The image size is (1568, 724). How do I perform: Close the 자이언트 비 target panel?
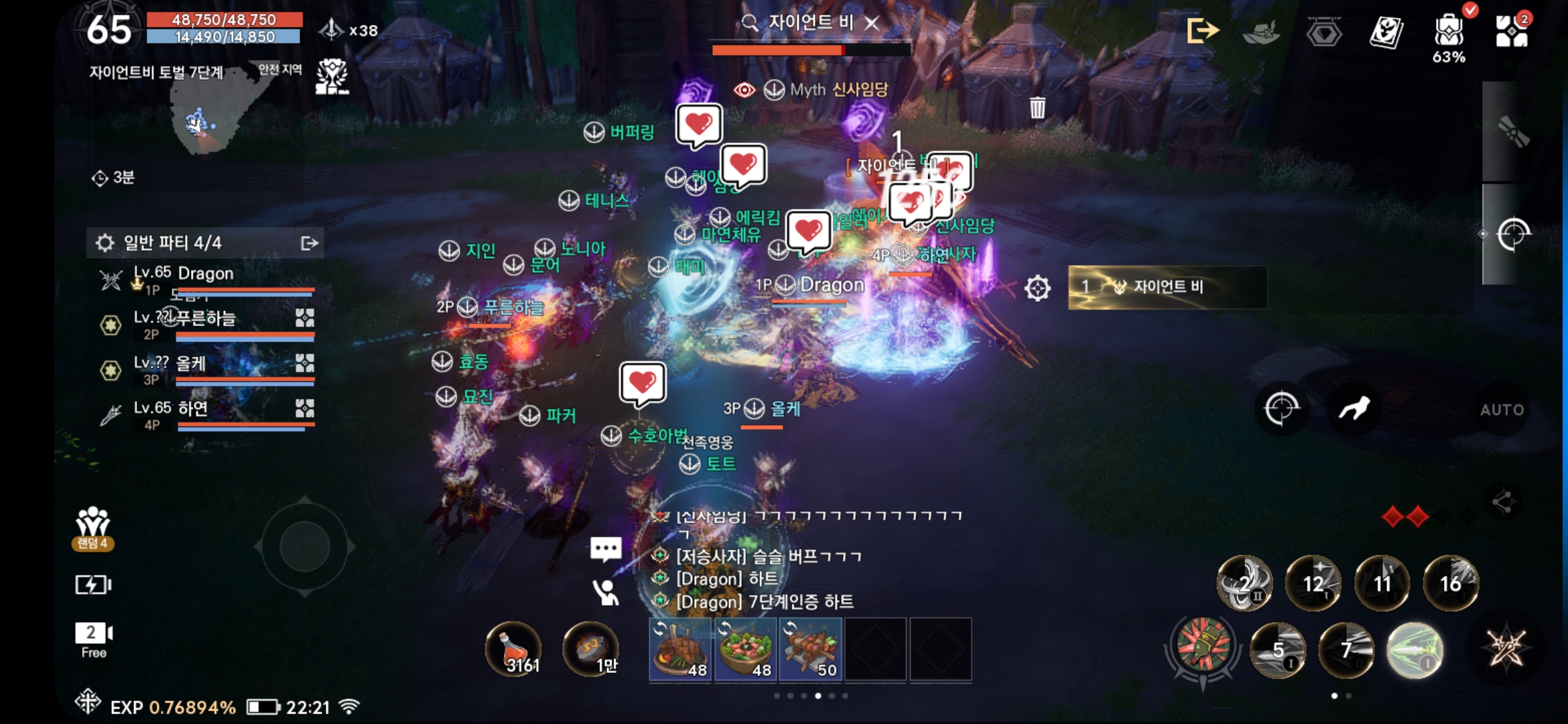tap(872, 23)
